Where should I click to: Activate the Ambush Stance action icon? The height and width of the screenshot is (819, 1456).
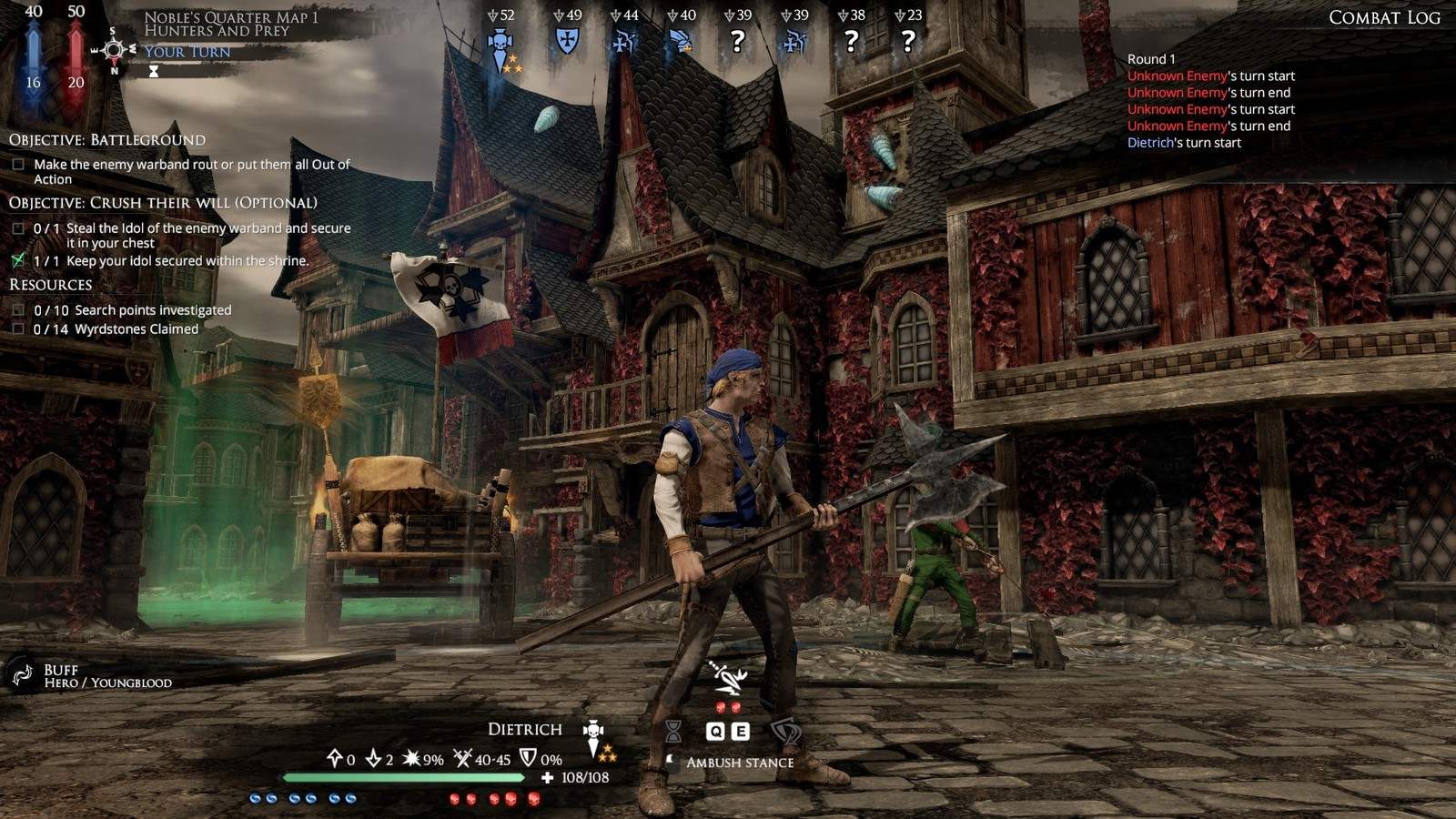pyautogui.click(x=728, y=678)
